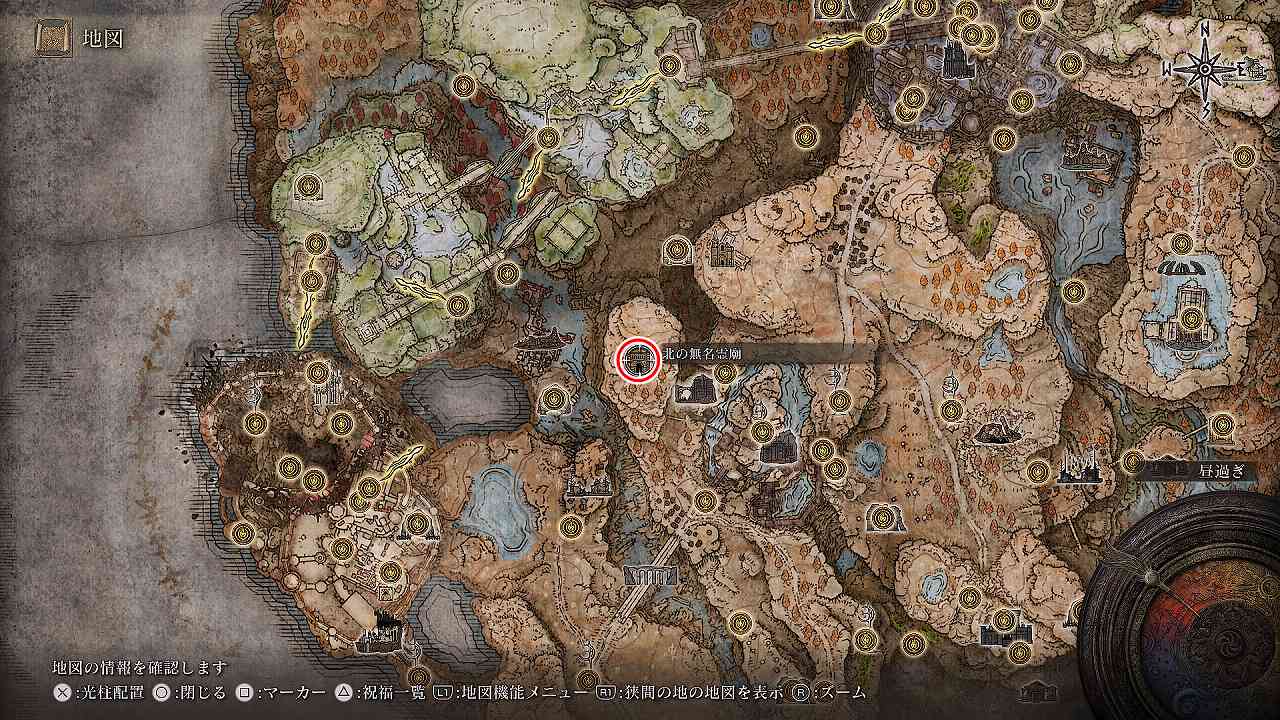Click the 地図 map title icon
Viewport: 1280px width, 720px height.
(x=50, y=40)
